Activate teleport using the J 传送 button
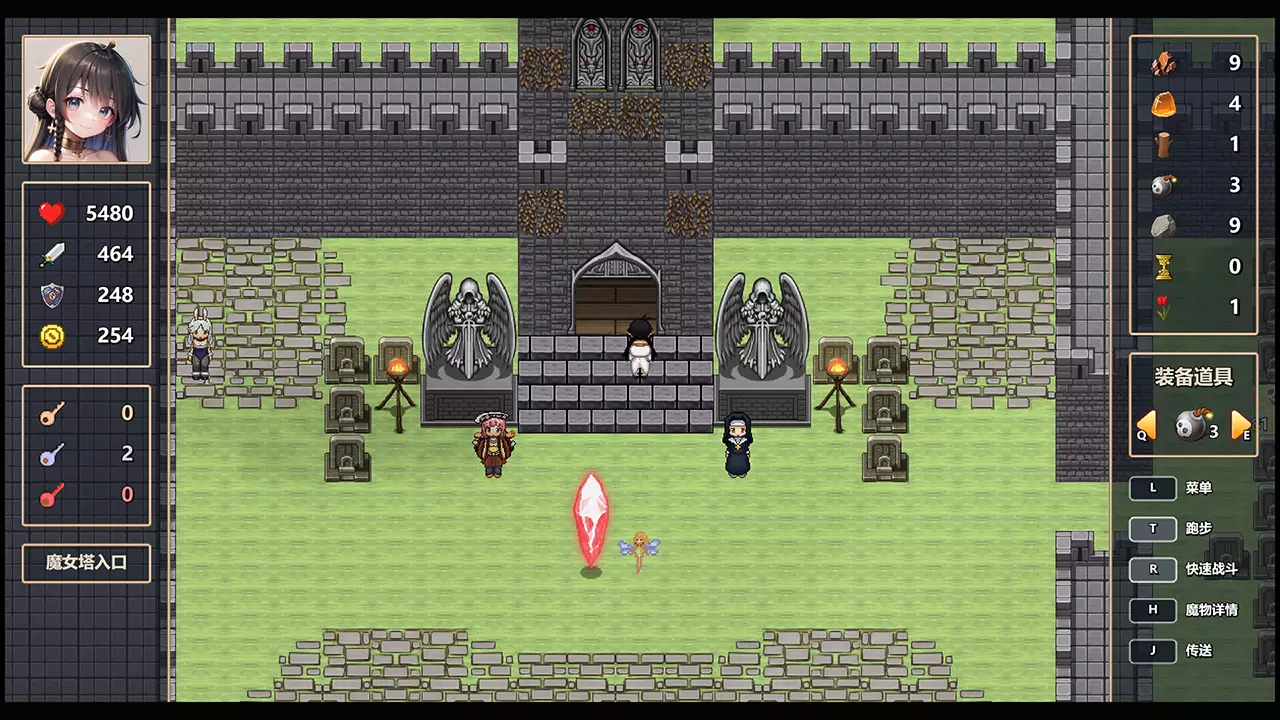 coord(1153,650)
